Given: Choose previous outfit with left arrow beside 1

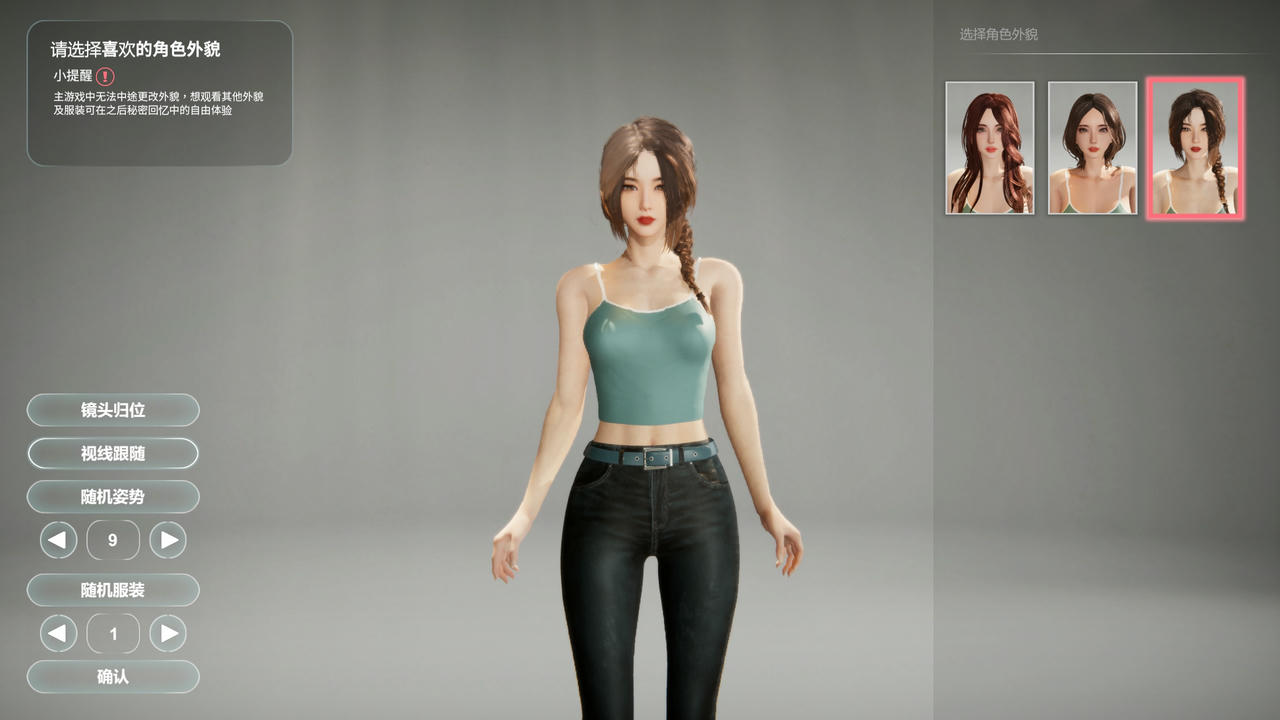Looking at the screenshot, I should pyautogui.click(x=58, y=633).
